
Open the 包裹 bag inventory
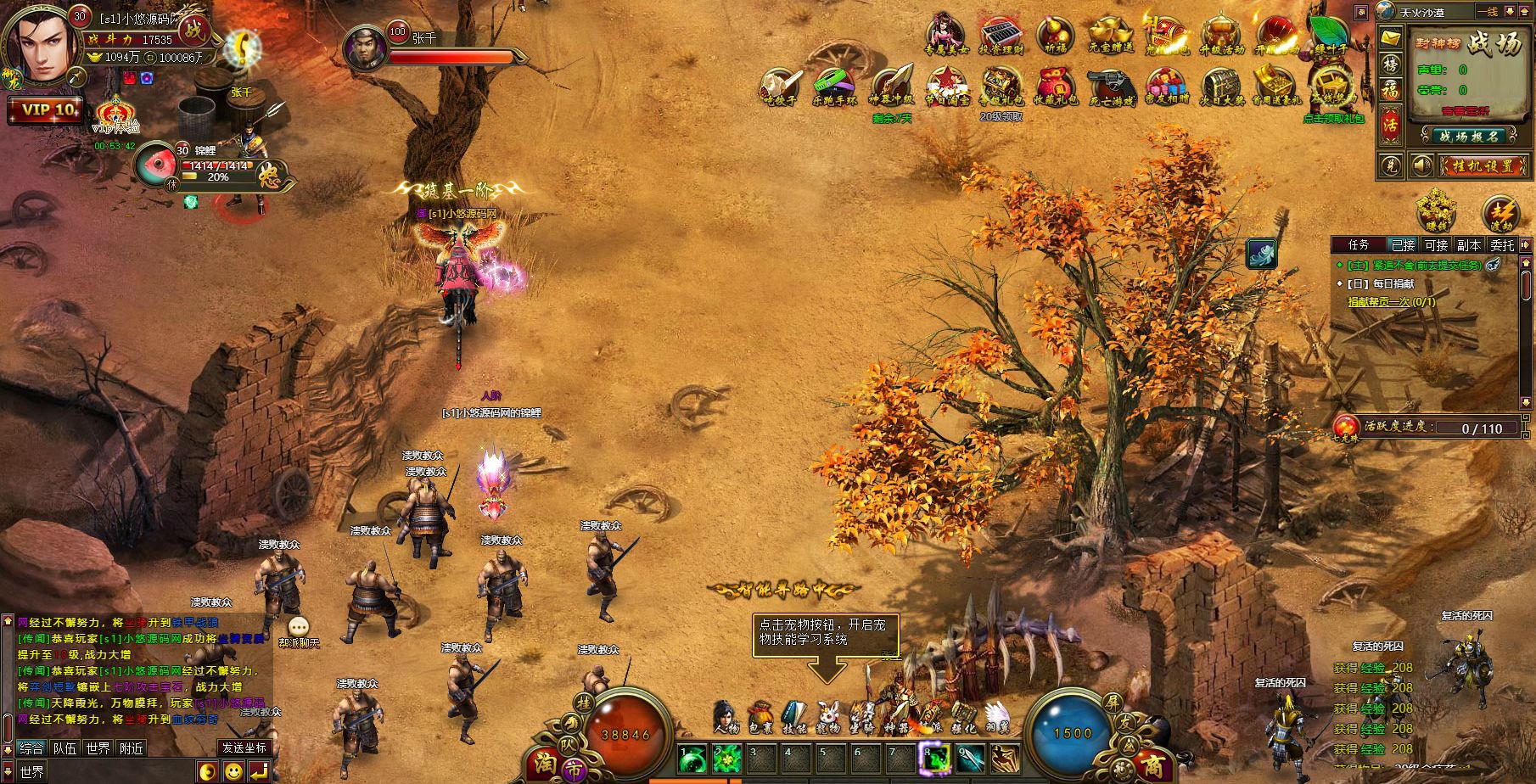(760, 718)
